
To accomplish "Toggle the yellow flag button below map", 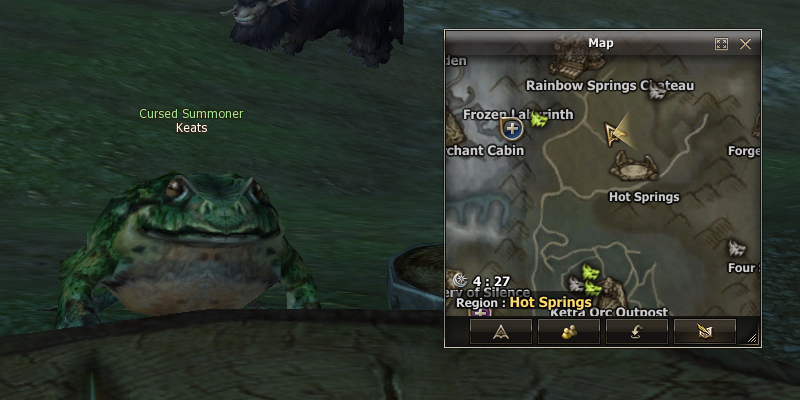I will [704, 331].
